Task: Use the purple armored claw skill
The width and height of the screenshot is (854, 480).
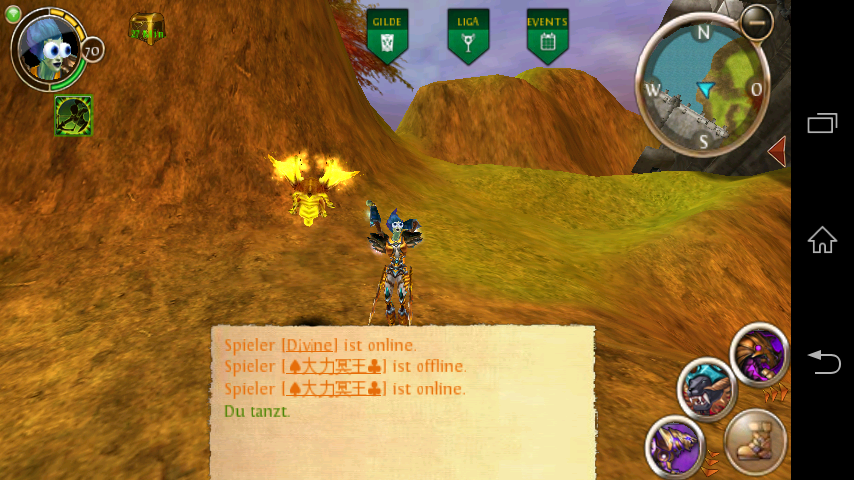Action: tap(674, 444)
